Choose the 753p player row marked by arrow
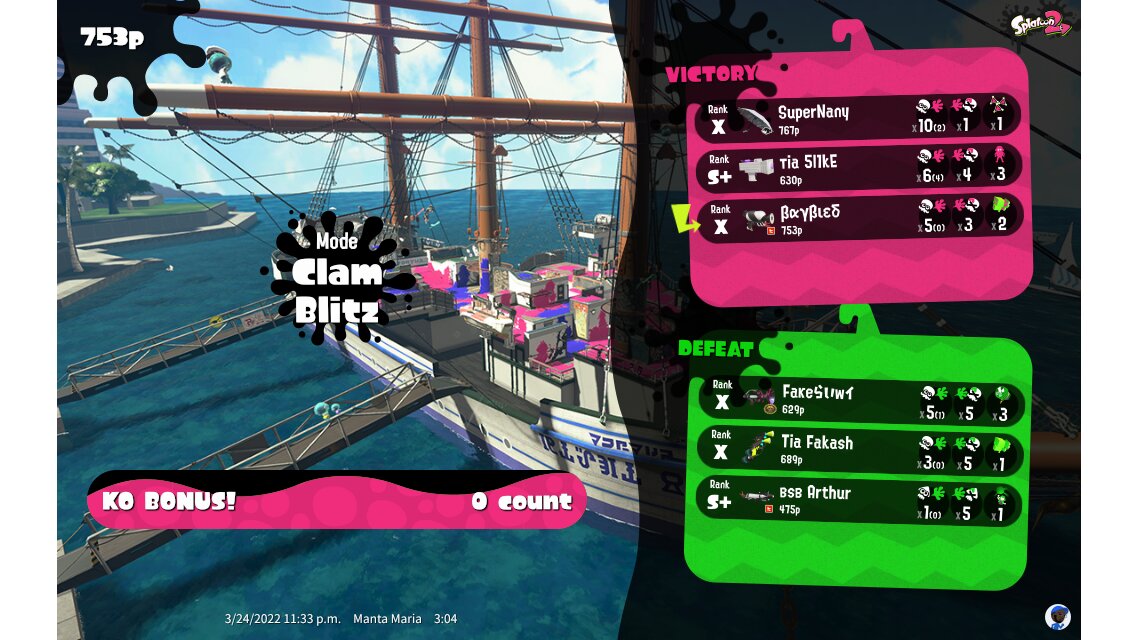The image size is (1138, 640). [858, 217]
